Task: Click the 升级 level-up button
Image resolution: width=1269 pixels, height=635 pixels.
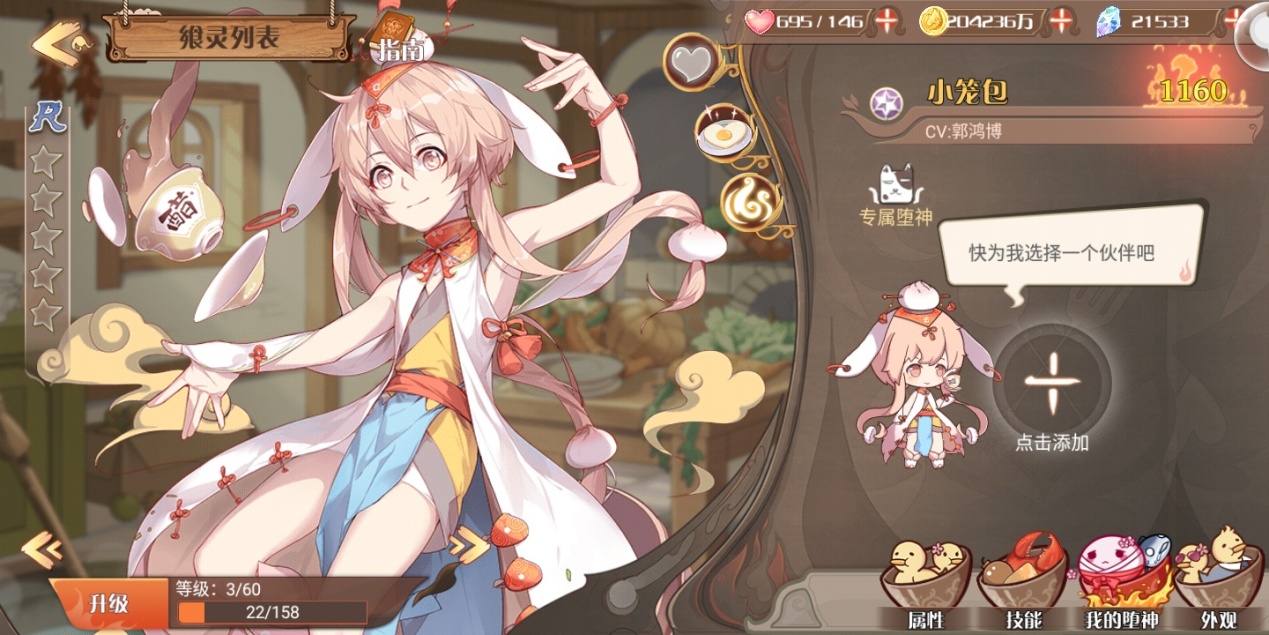Action: pos(108,603)
